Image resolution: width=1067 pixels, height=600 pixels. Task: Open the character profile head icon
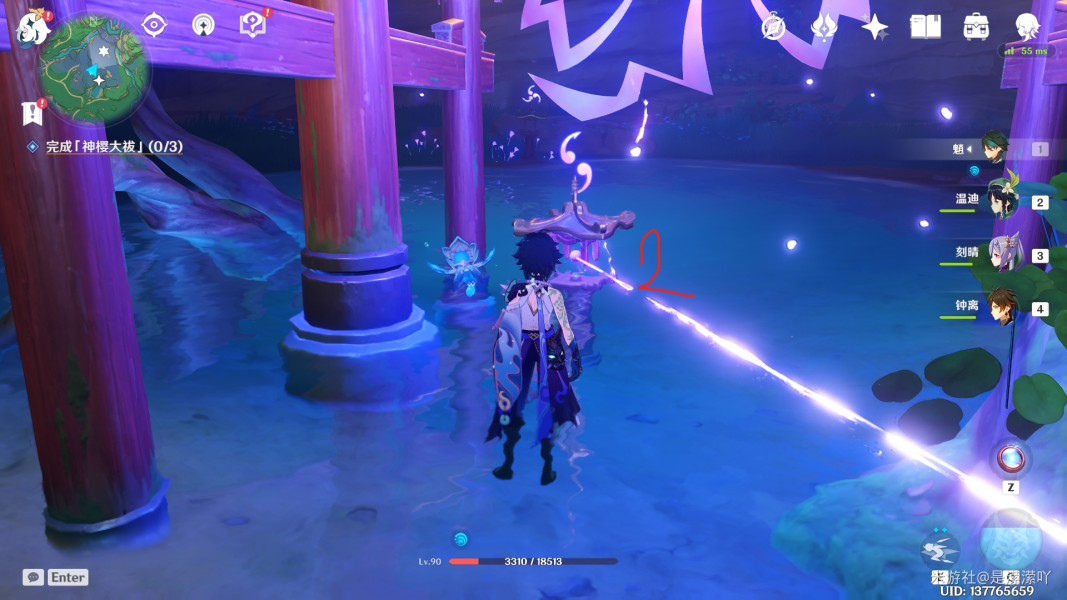[1027, 27]
